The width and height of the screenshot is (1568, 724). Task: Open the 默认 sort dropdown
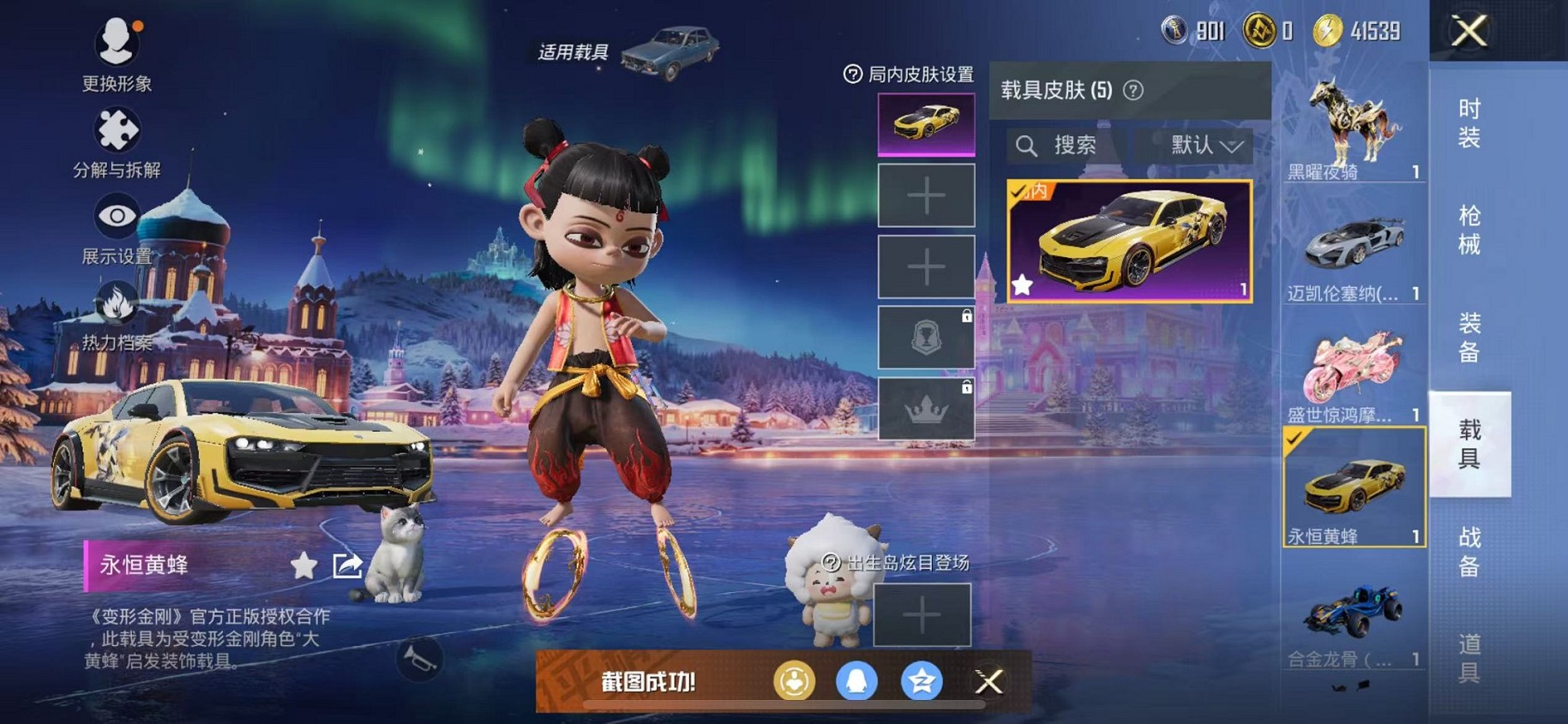(x=1205, y=146)
